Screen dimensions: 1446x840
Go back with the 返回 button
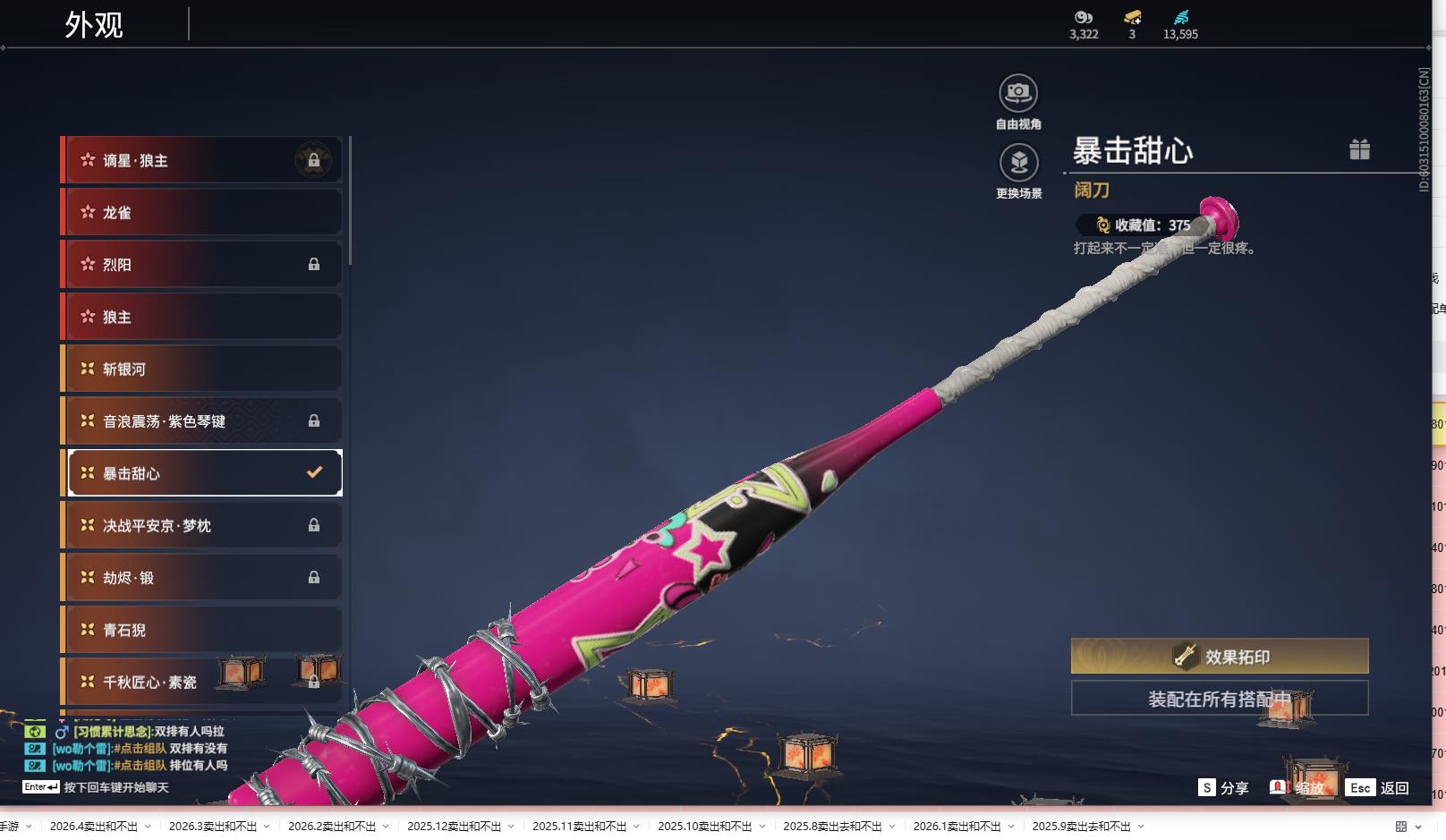point(1379,788)
